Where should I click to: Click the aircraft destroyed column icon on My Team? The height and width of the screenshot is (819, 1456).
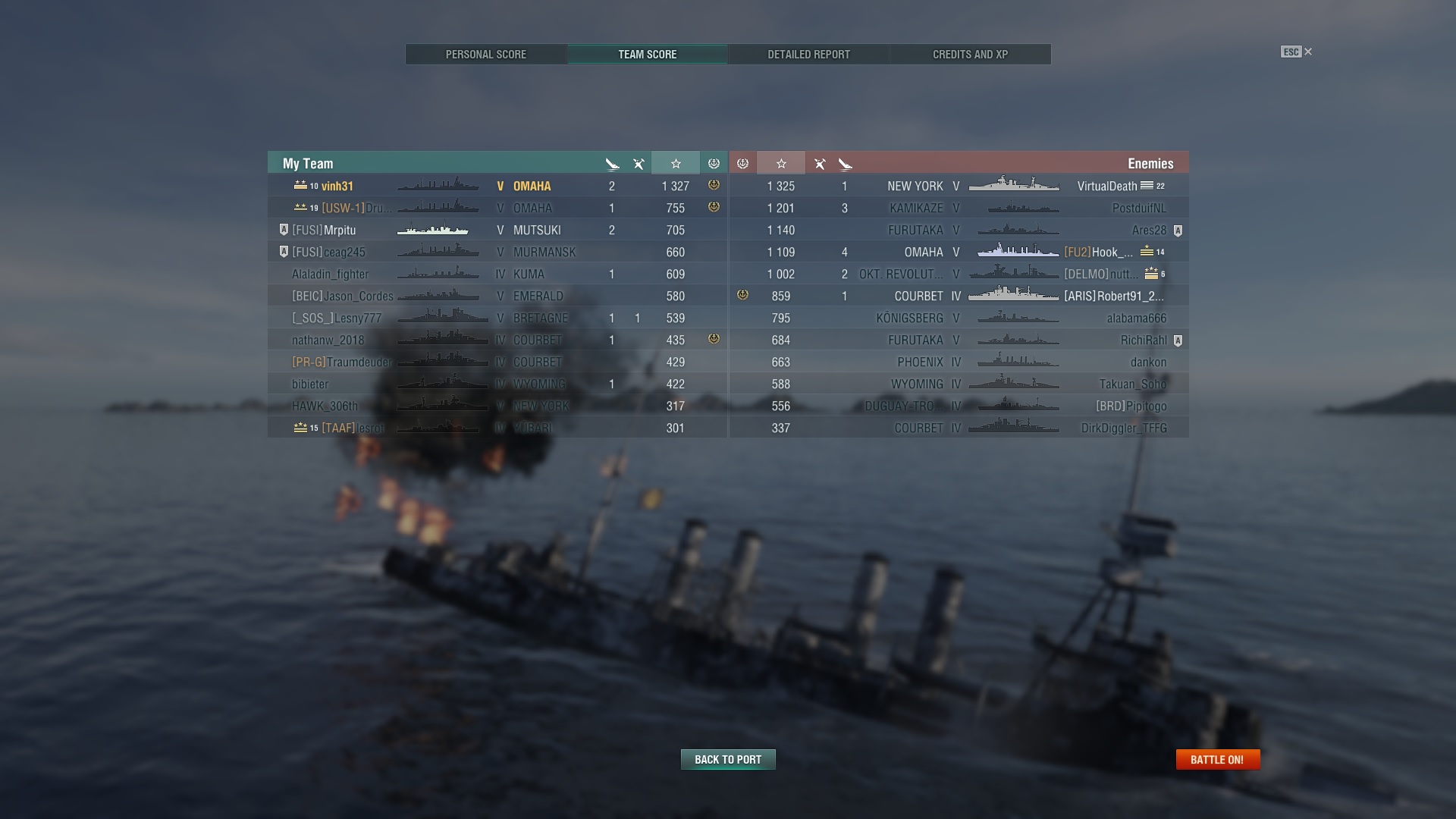(x=639, y=163)
